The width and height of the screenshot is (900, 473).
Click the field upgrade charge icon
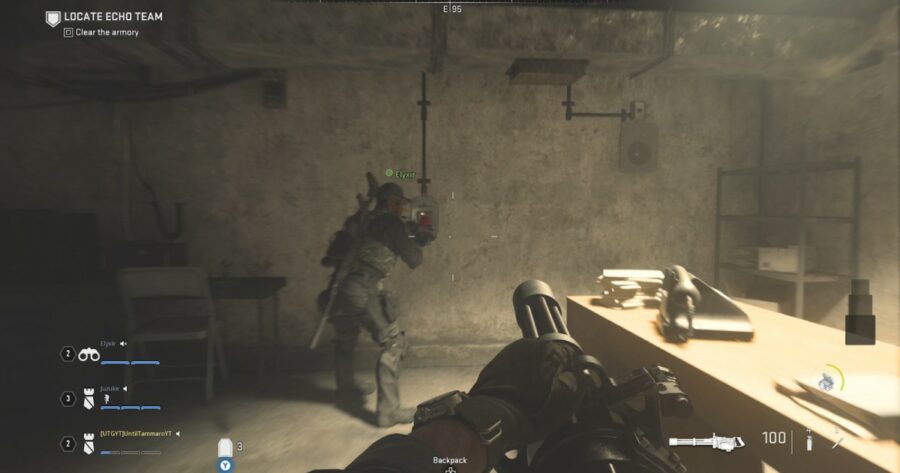coord(828,381)
